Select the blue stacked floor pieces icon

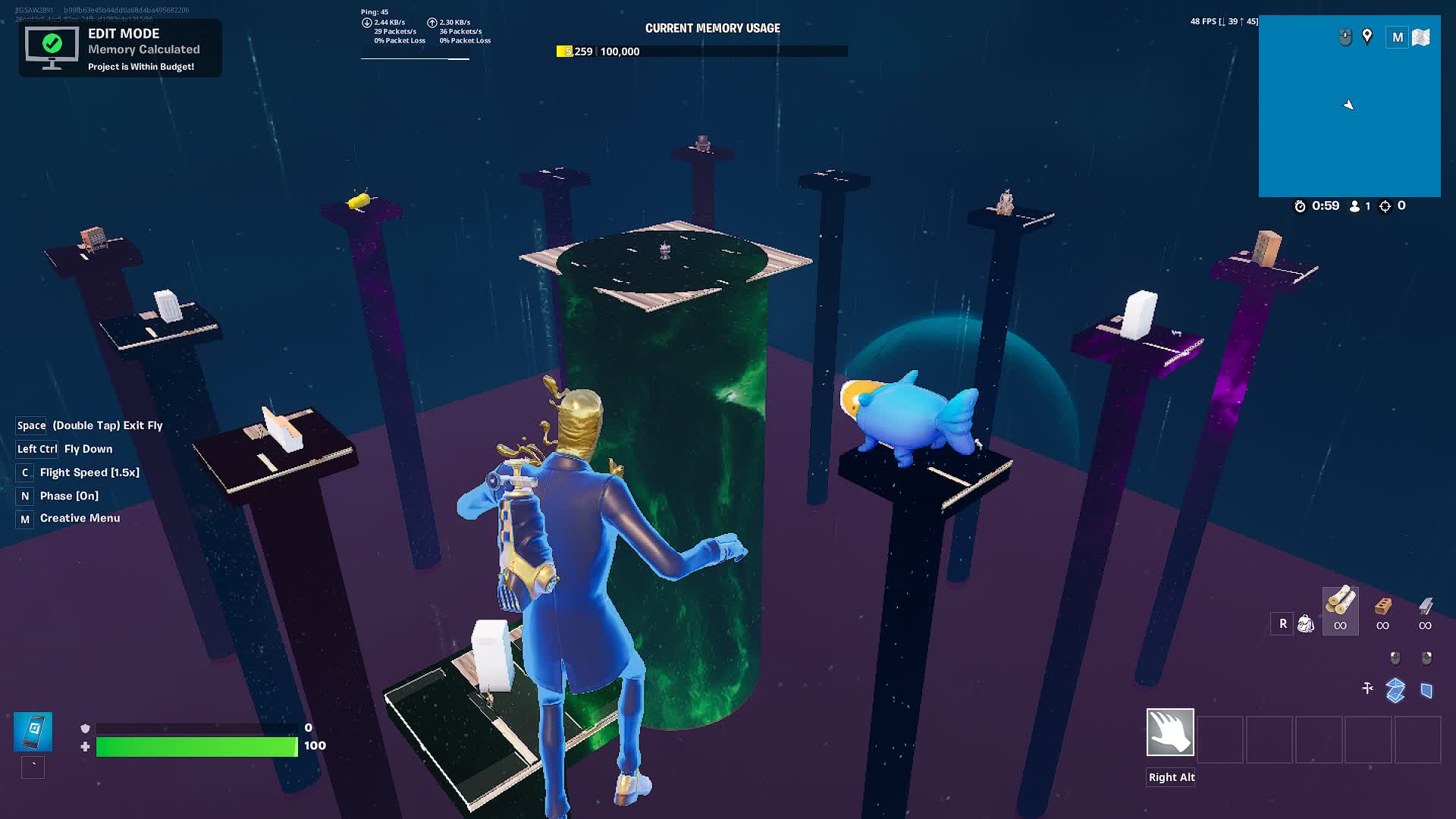[1395, 690]
